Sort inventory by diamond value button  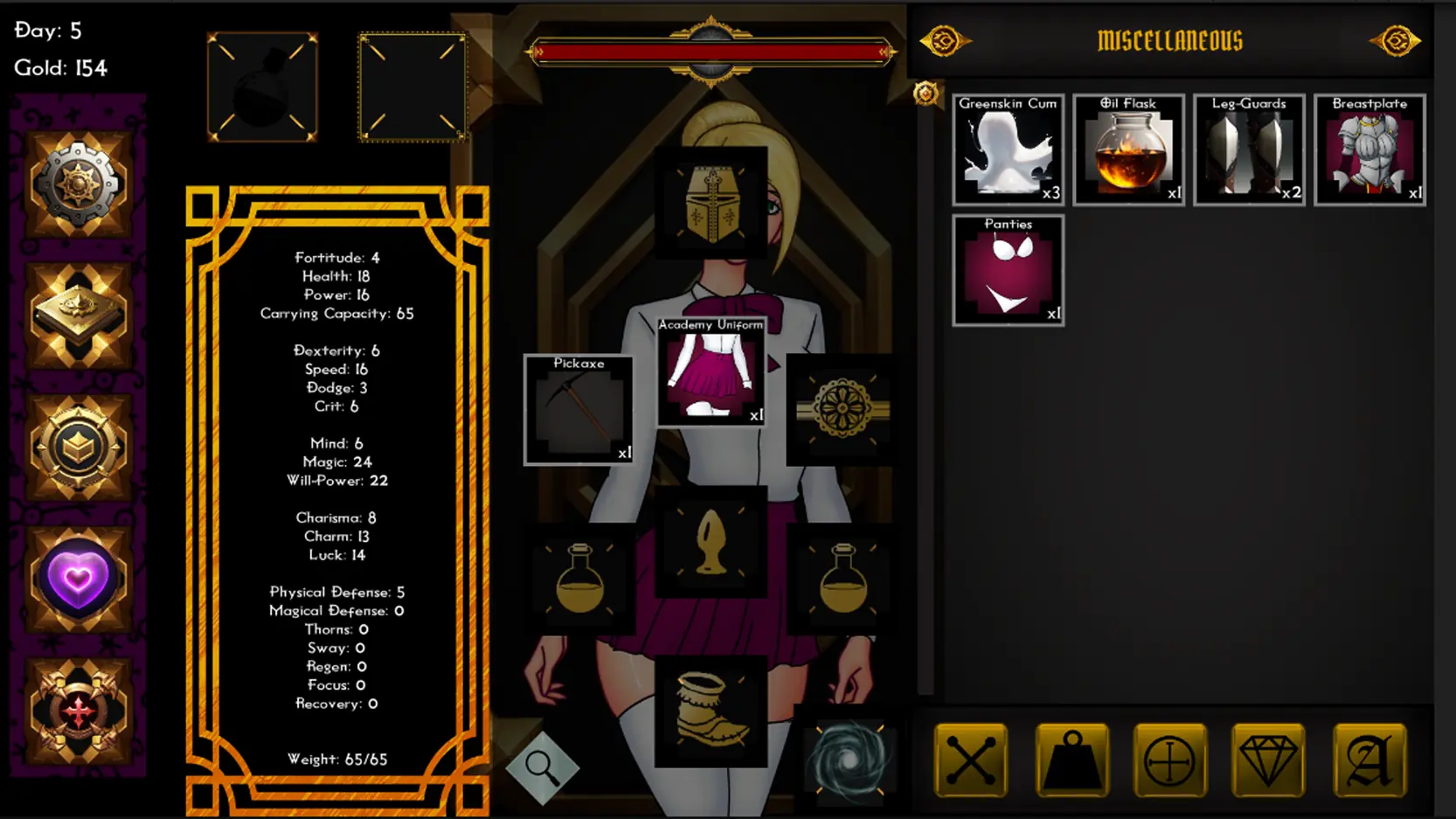(x=1268, y=760)
